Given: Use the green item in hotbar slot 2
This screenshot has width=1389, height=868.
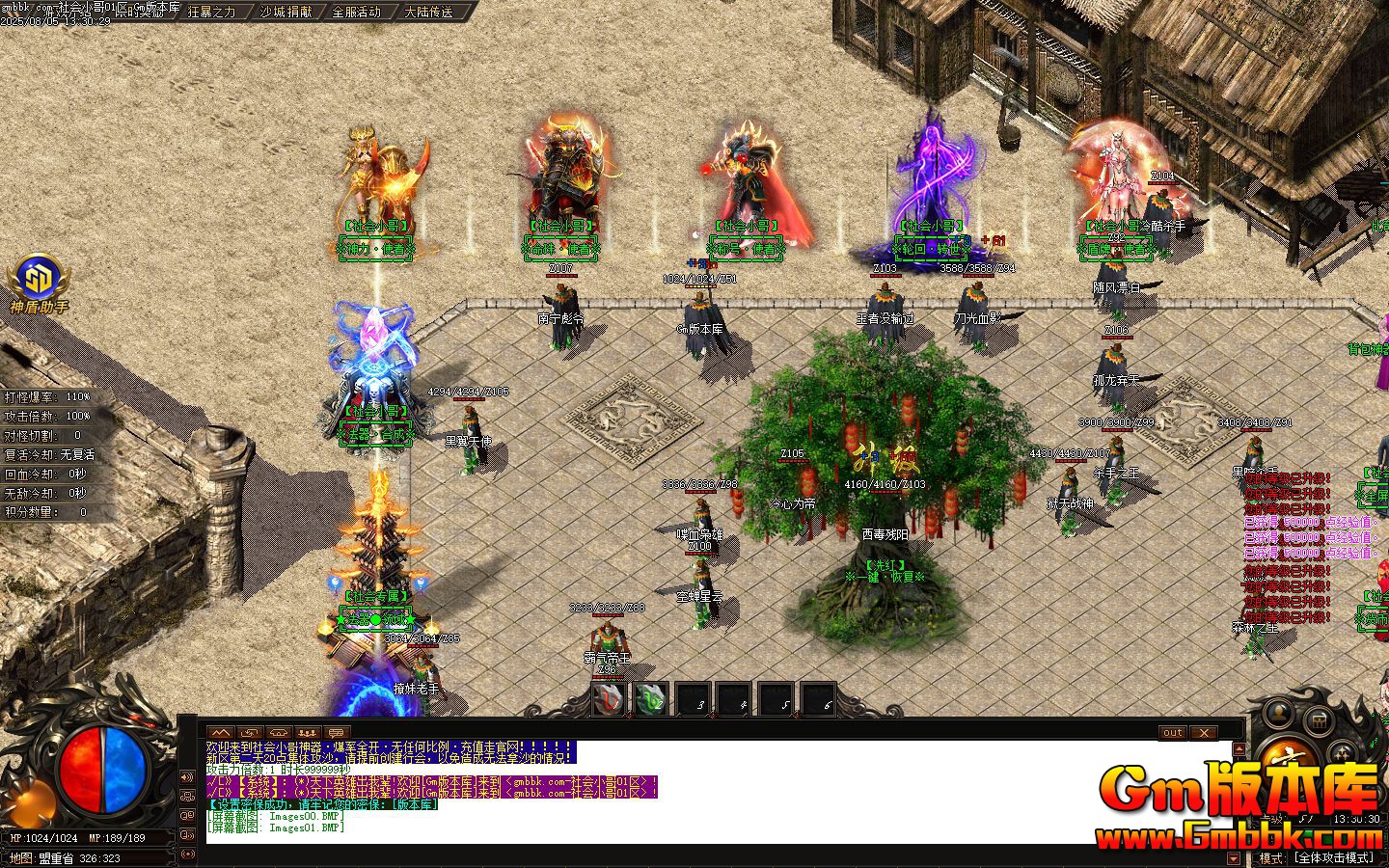Looking at the screenshot, I should pos(650,699).
